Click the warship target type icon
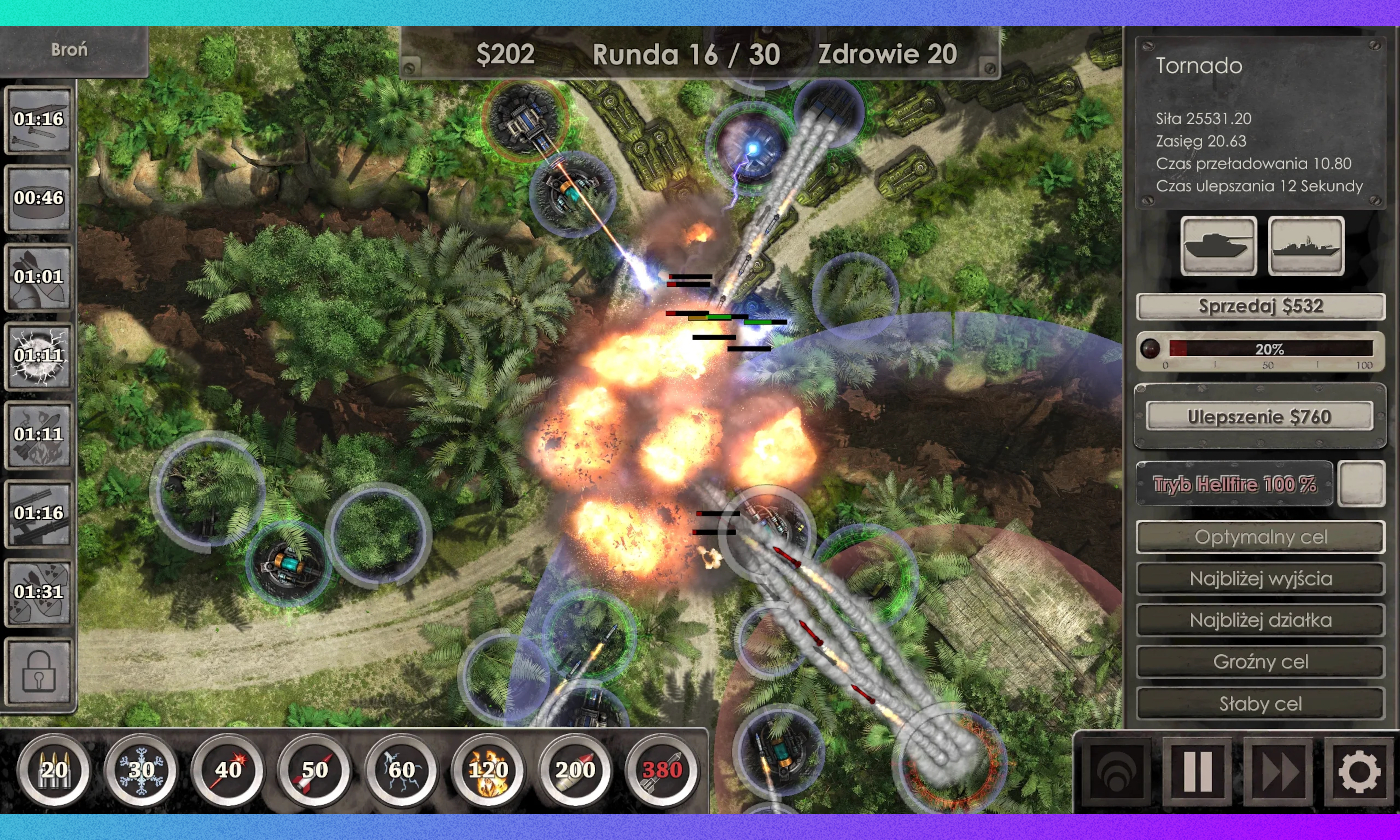Screen dimensions: 1400x840 (1306, 245)
